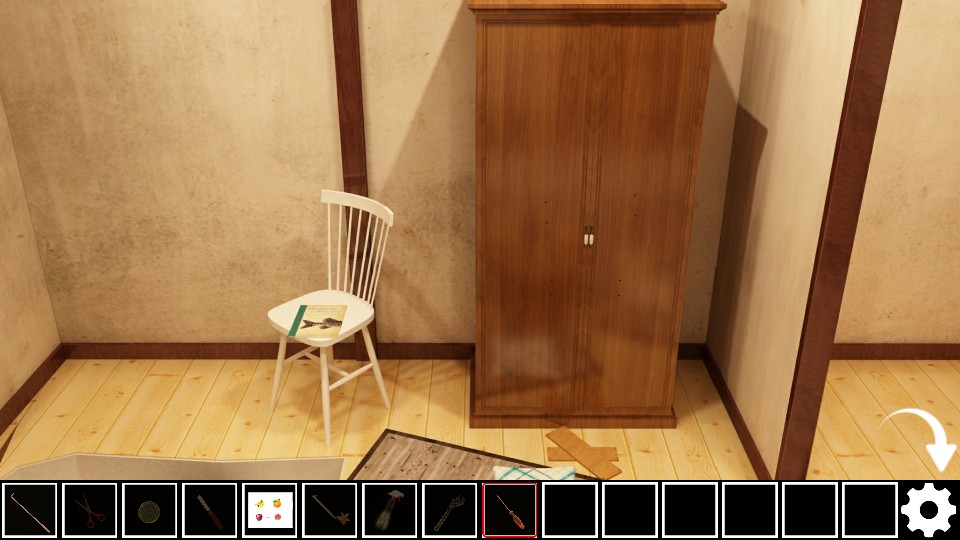Pick the wrench from the inventory
Screen dimensions: 960x540
pyautogui.click(x=450, y=510)
